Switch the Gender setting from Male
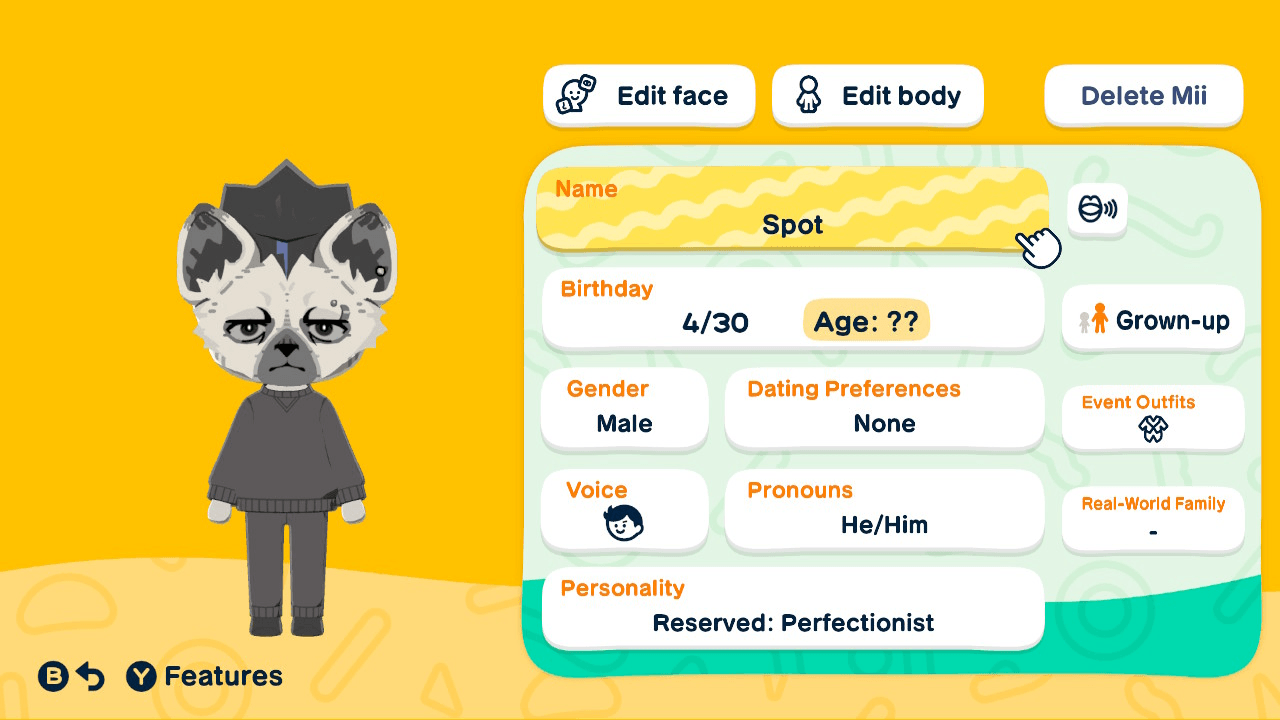The height and width of the screenshot is (720, 1280). [x=625, y=410]
